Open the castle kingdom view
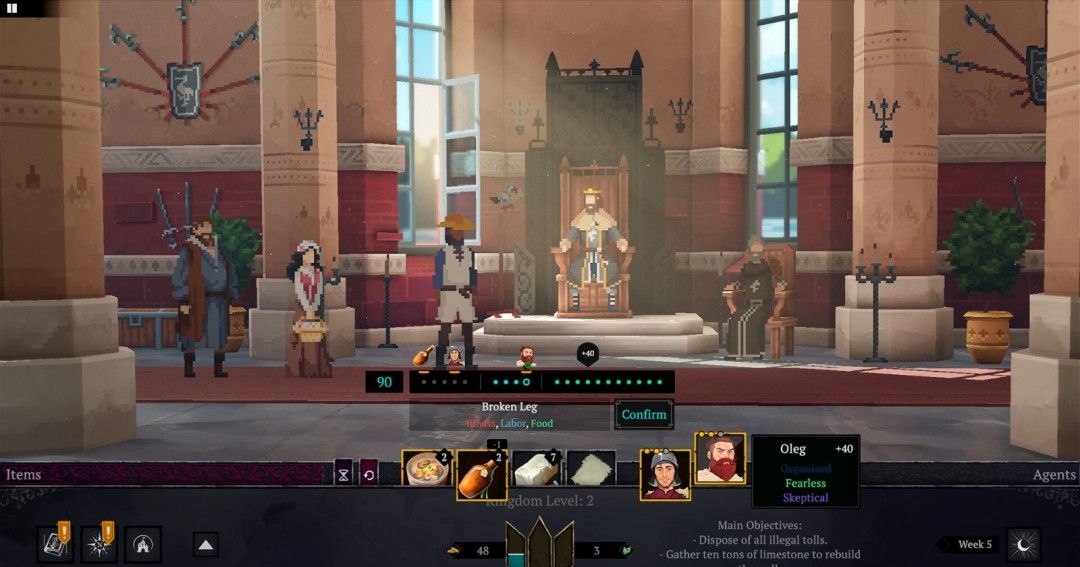This screenshot has width=1080, height=567. [143, 544]
